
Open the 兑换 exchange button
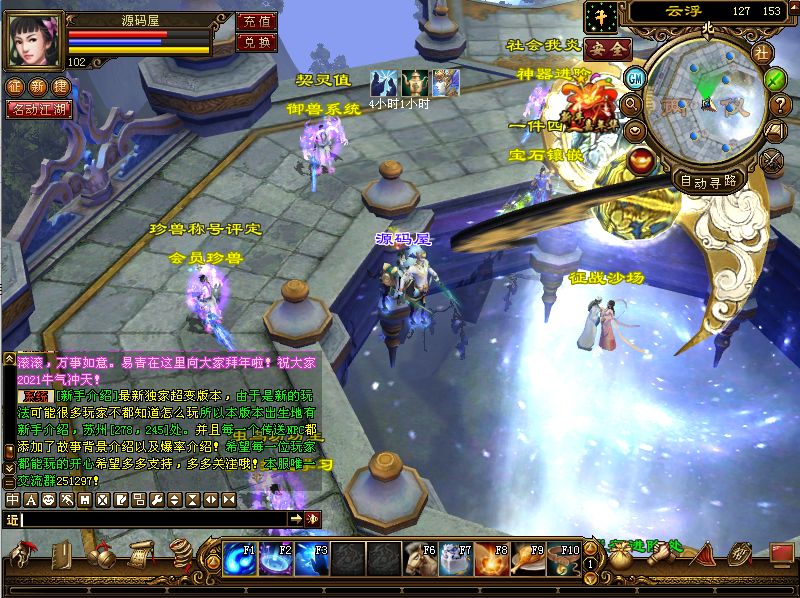tap(256, 42)
